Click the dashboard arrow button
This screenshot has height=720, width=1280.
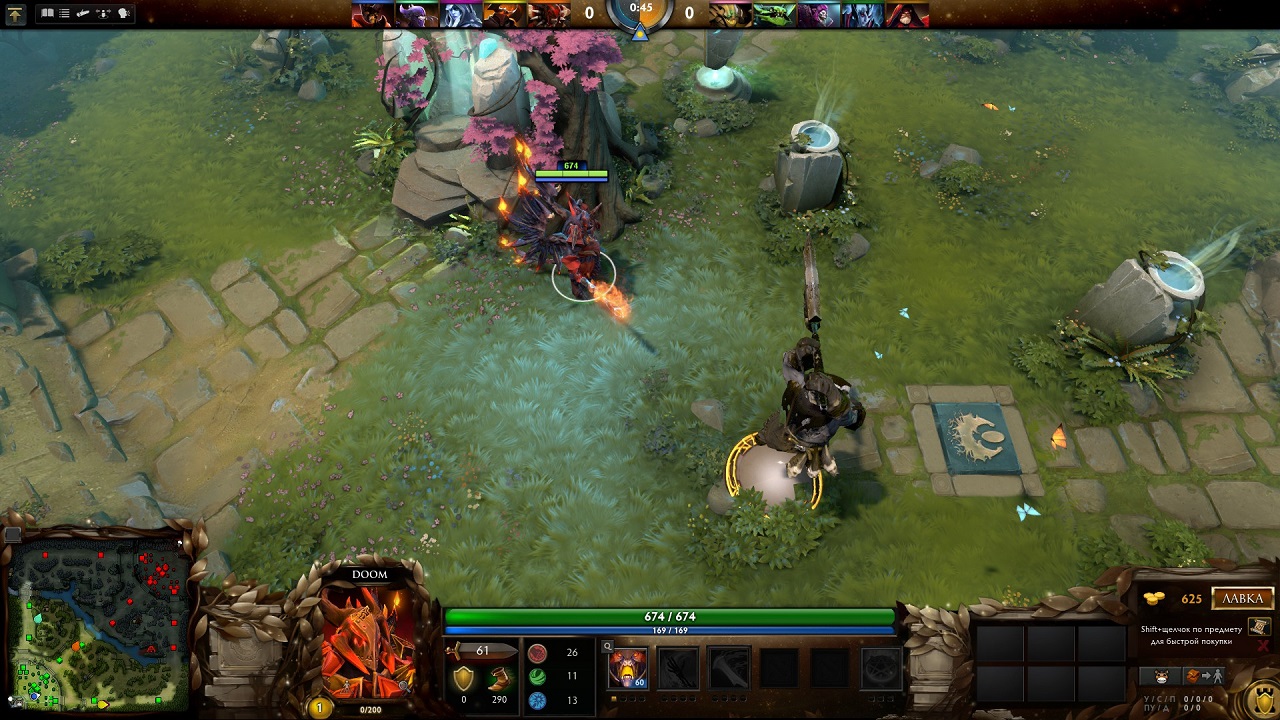[x=15, y=14]
